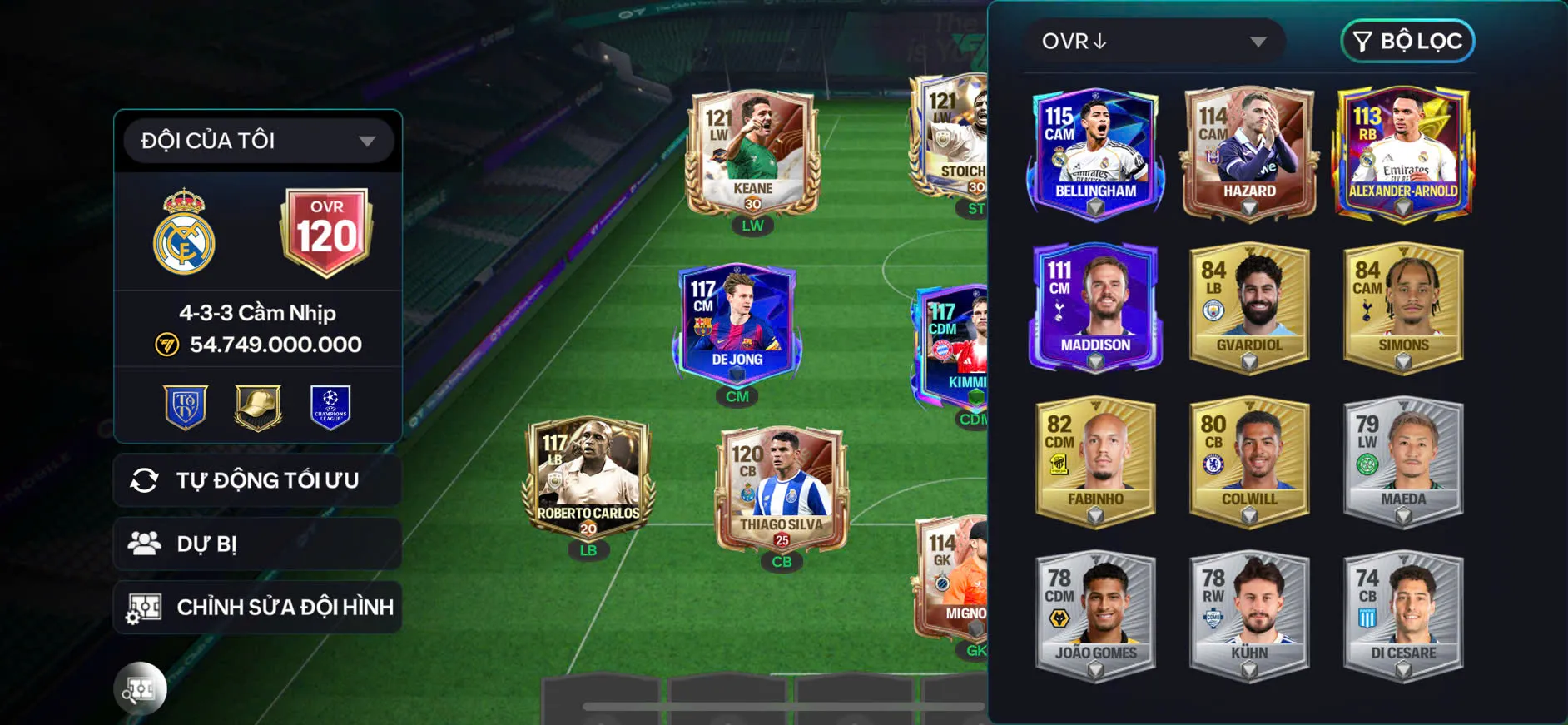Choose the Maeda 79 LW card
1568x725 pixels.
click(x=1403, y=461)
